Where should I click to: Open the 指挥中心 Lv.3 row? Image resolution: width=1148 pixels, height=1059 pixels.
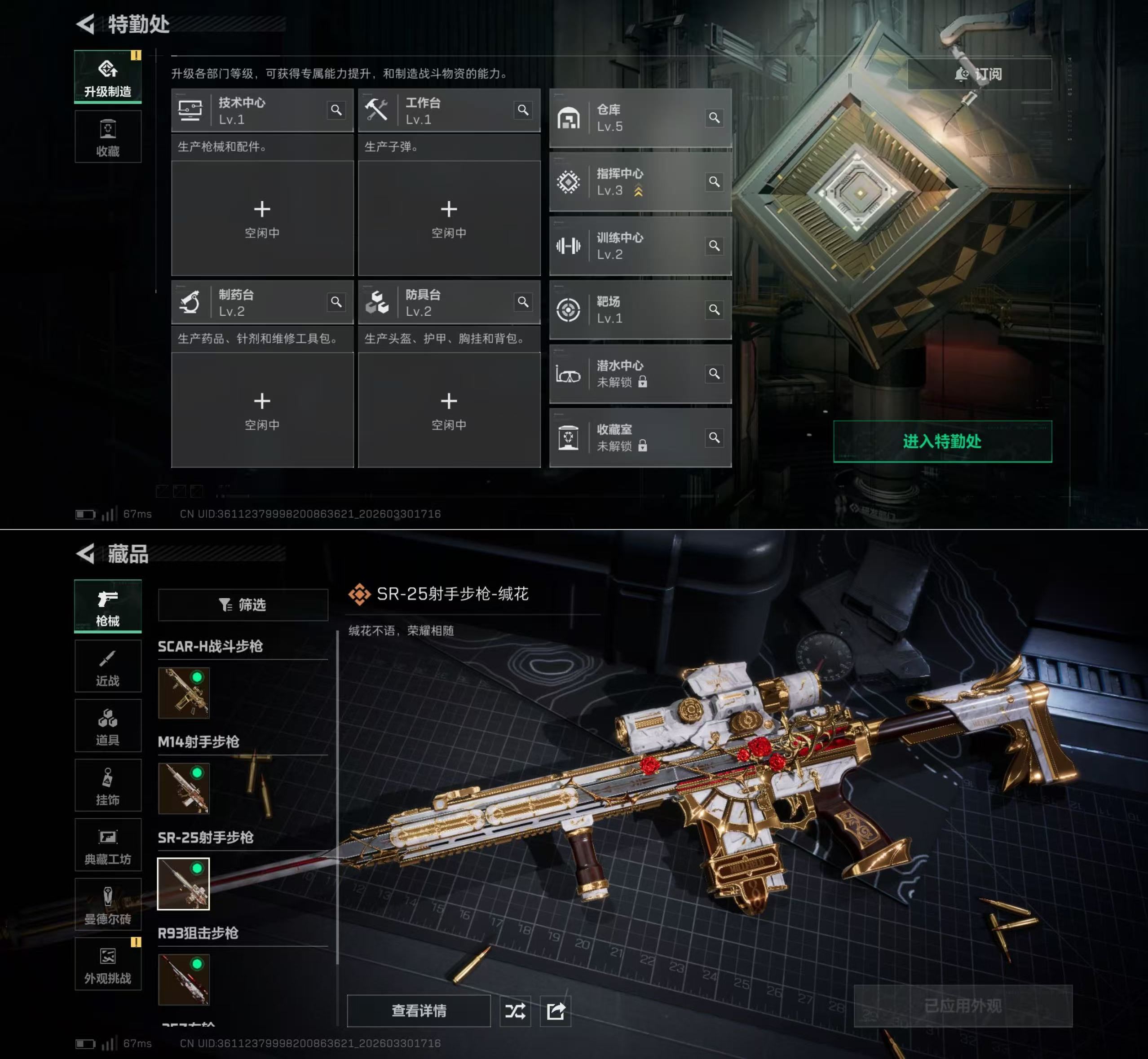point(640,182)
